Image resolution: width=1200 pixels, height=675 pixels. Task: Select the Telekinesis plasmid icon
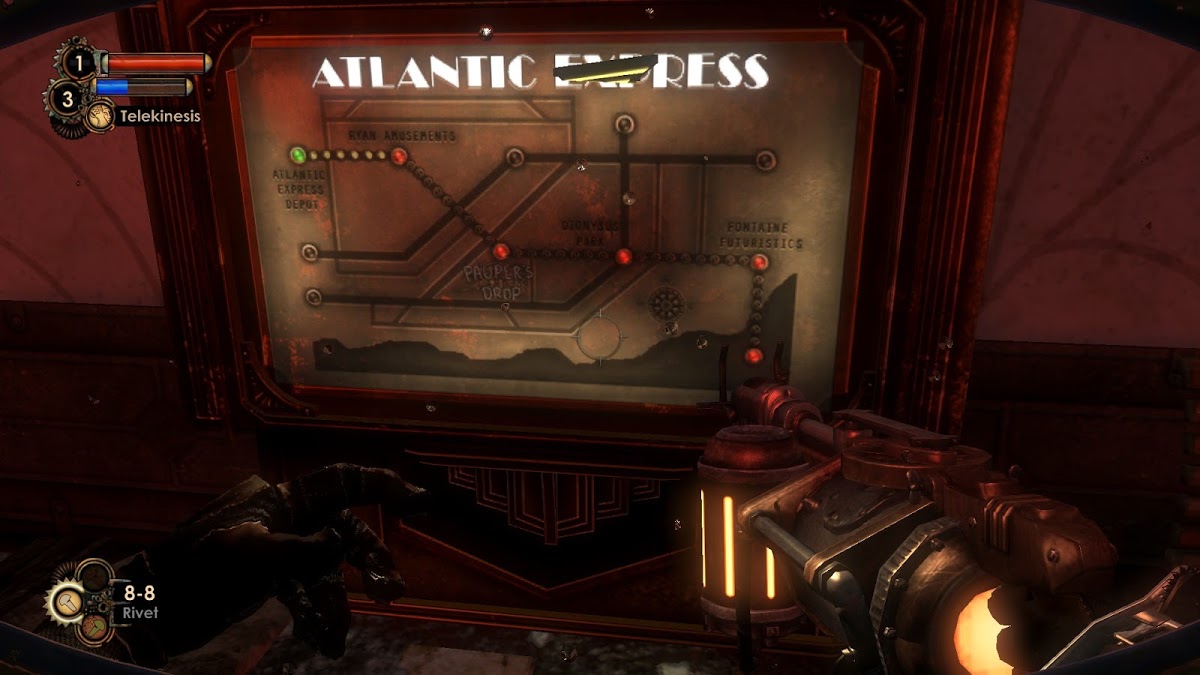tap(100, 117)
